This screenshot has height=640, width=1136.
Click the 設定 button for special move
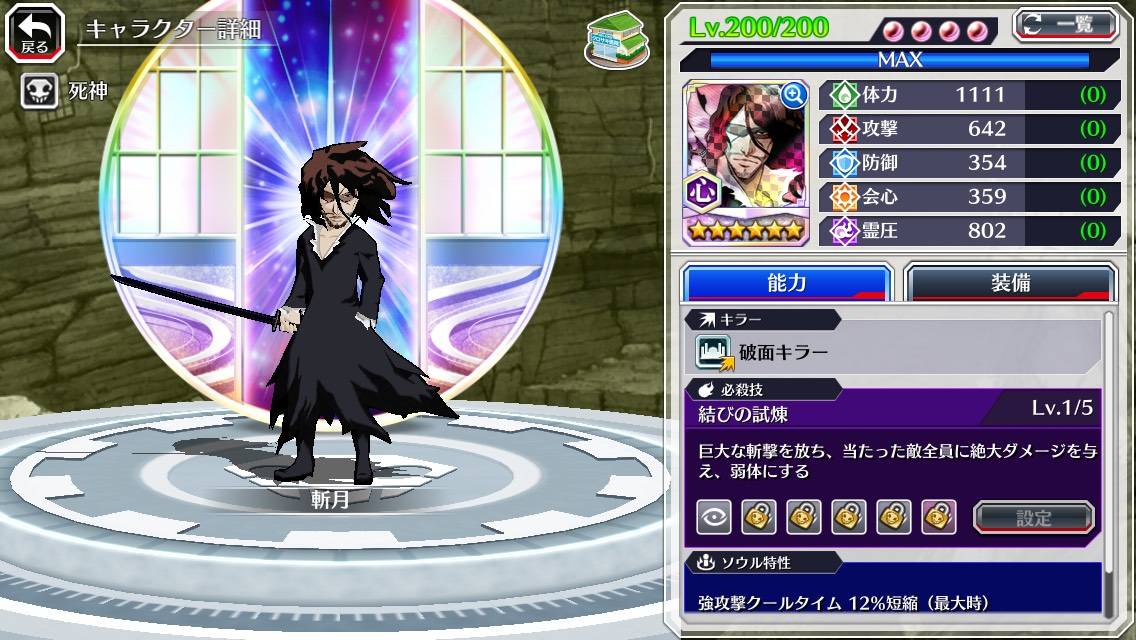[1034, 517]
